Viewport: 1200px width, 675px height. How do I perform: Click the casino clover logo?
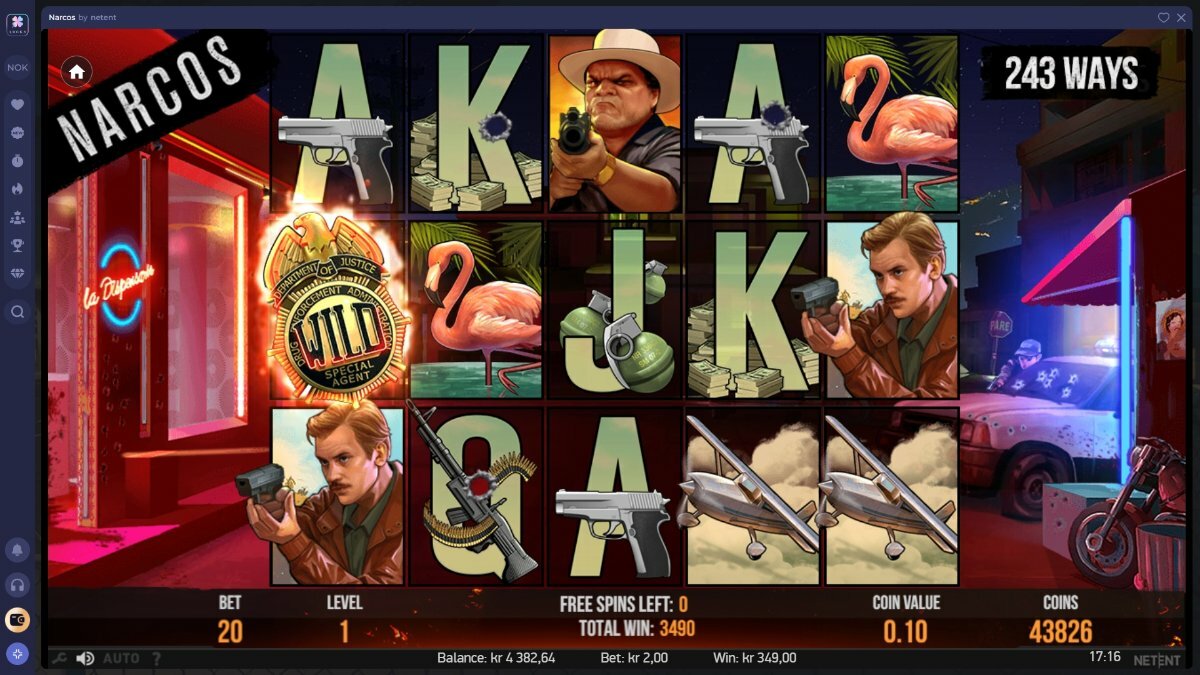(x=17, y=24)
